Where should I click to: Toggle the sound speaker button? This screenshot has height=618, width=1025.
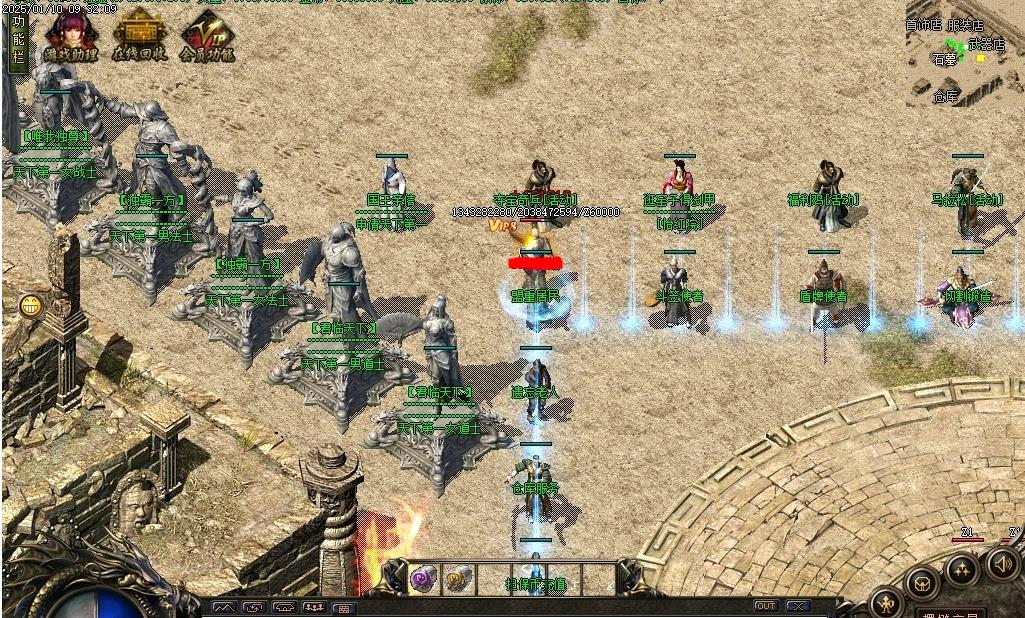point(1001,565)
